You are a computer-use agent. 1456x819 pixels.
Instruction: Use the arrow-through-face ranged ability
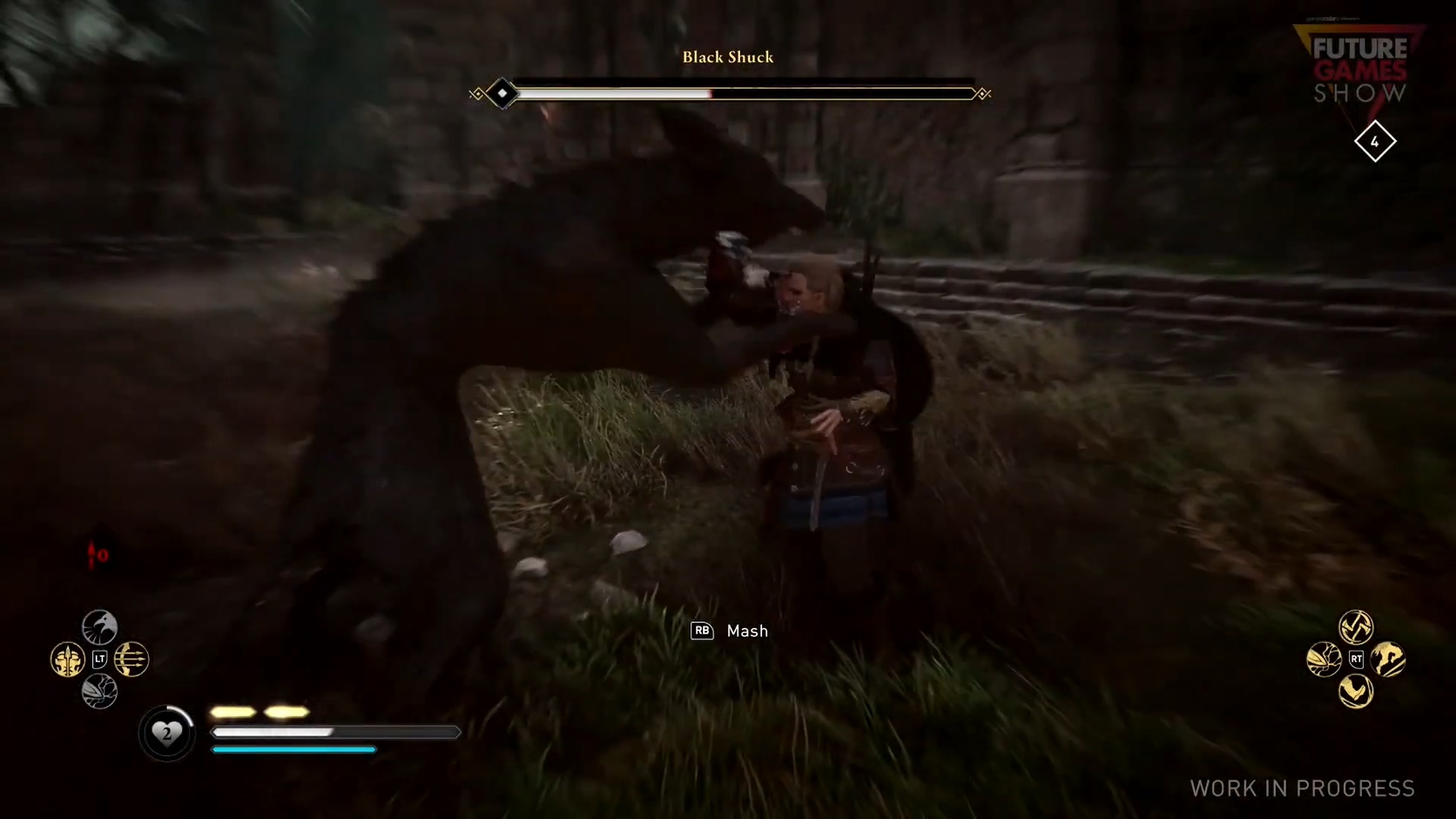pyautogui.click(x=67, y=660)
